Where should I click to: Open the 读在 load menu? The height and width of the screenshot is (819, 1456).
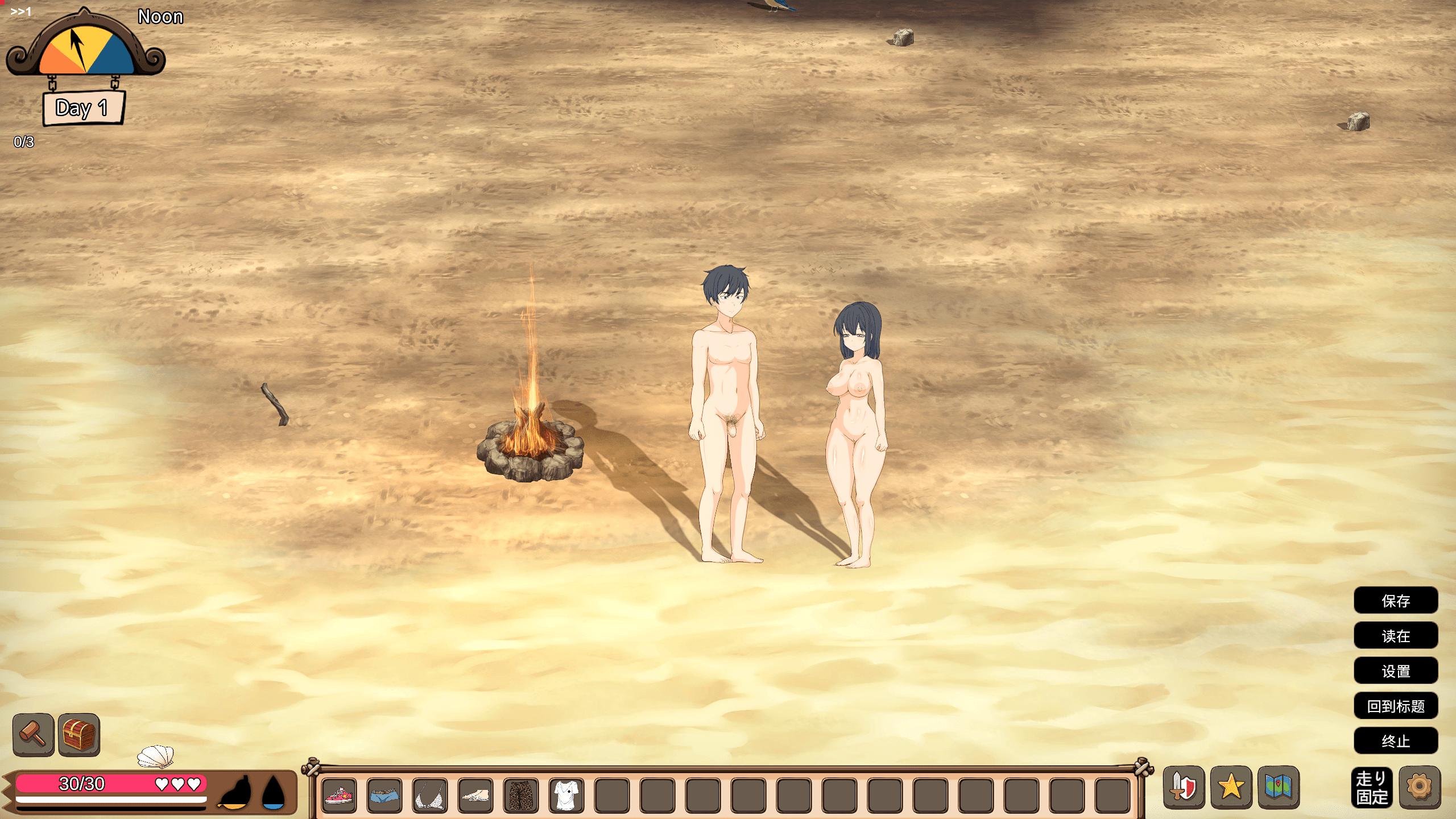pyautogui.click(x=1395, y=636)
